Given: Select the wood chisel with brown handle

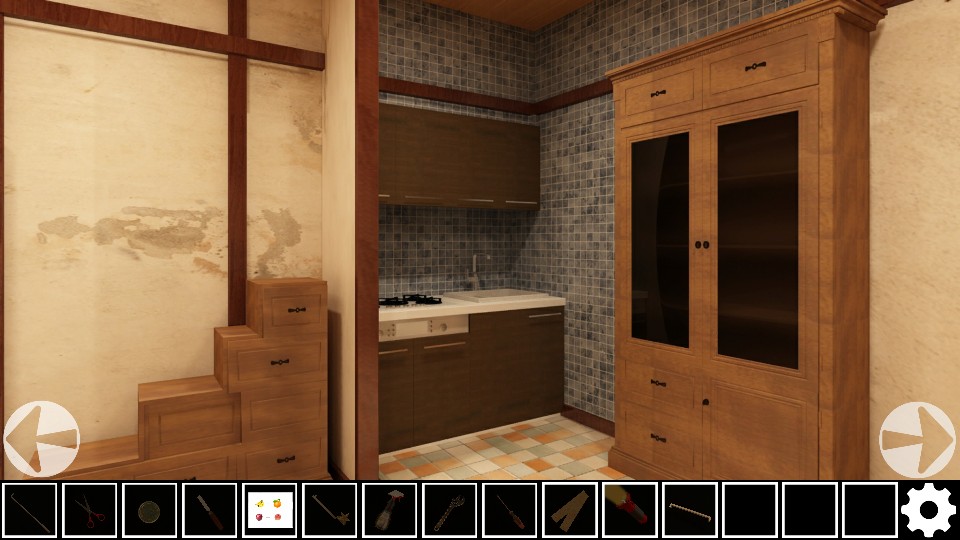Looking at the screenshot, I should click(210, 510).
